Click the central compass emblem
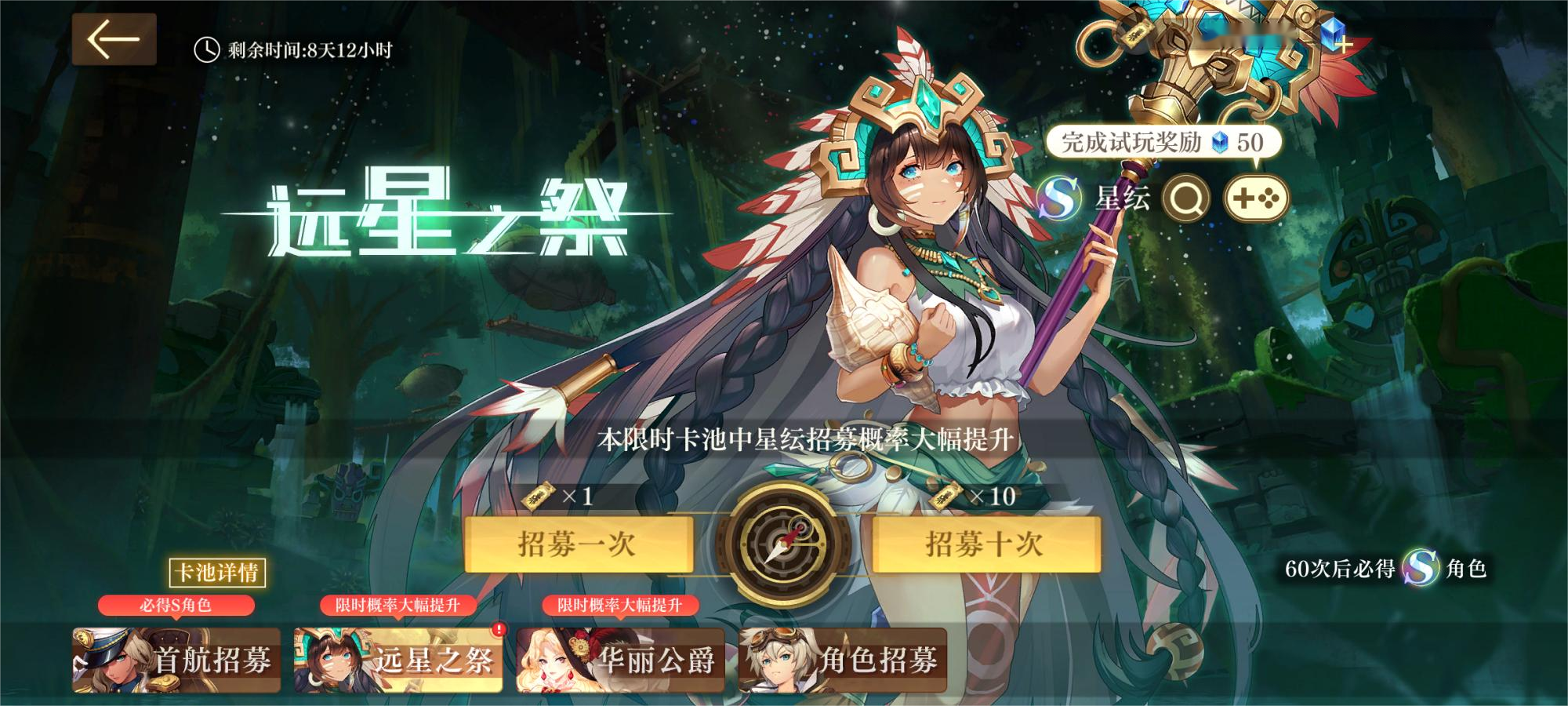Viewport: 1568px width, 706px height. coord(782,544)
